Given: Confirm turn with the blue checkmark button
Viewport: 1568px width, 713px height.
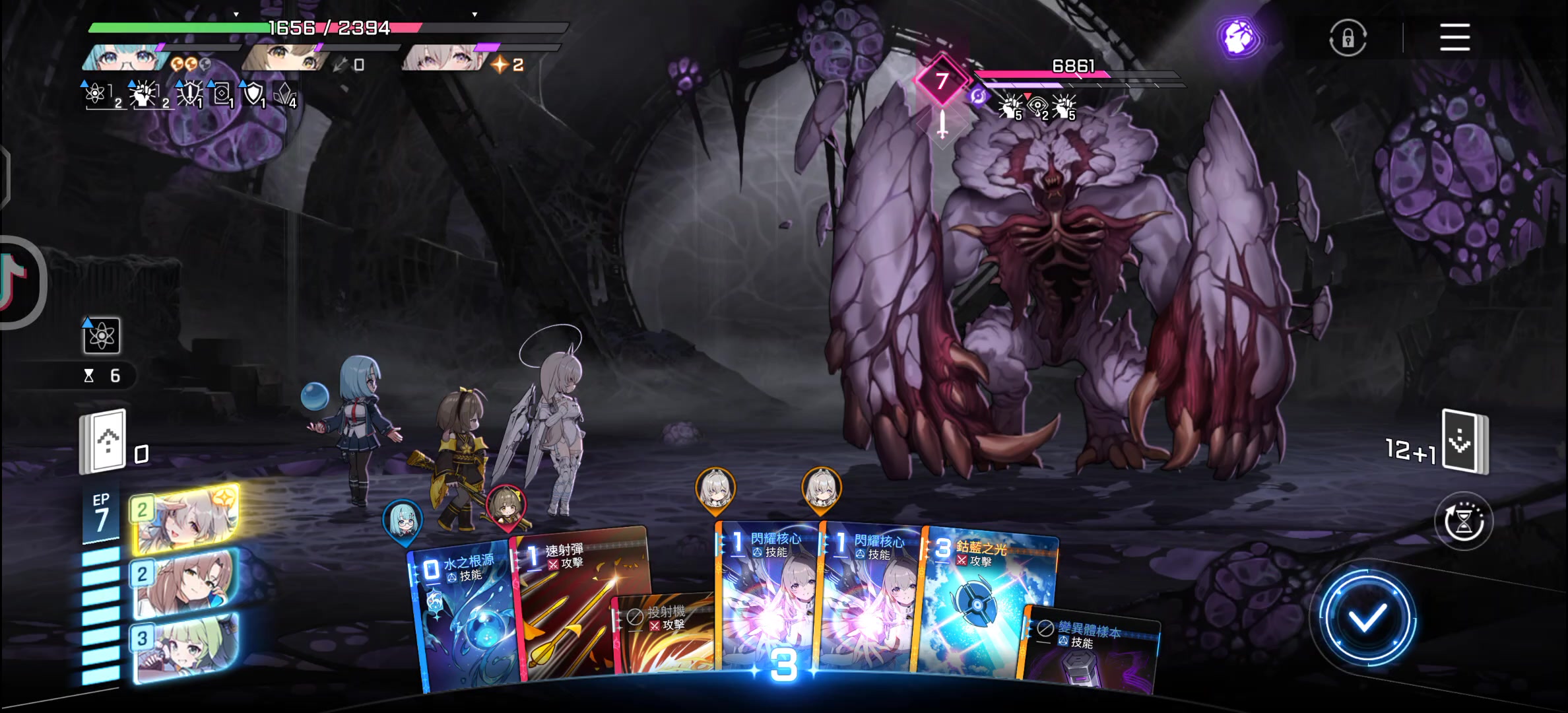Looking at the screenshot, I should click(x=1367, y=619).
